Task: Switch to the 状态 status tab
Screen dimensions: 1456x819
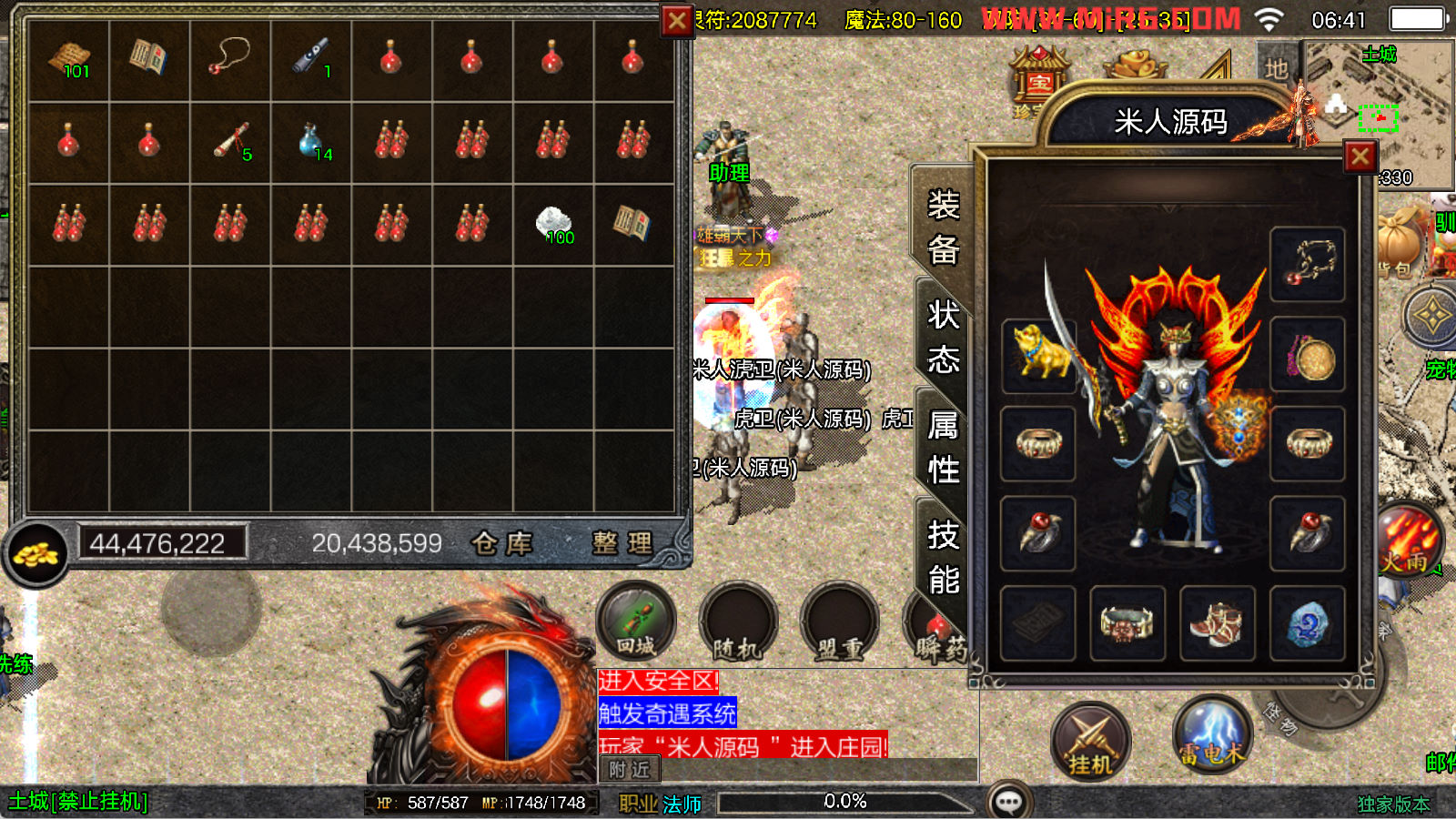Action: tap(943, 338)
